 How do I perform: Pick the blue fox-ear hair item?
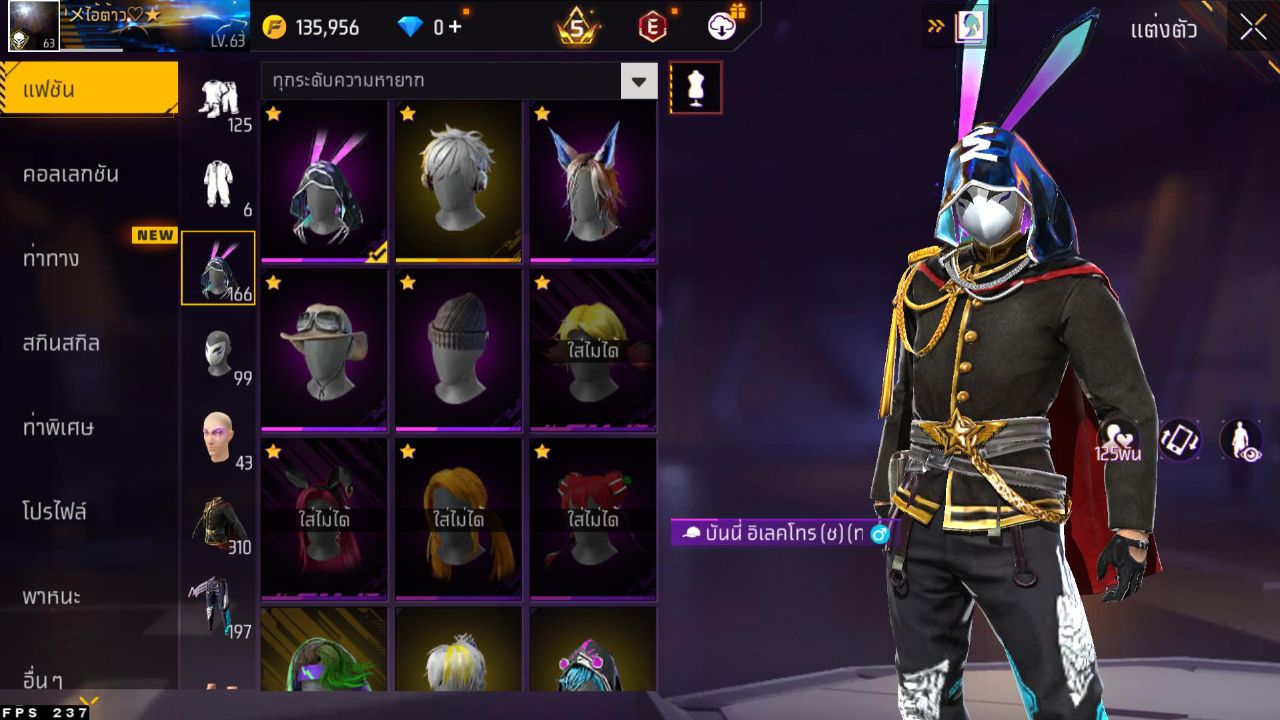[592, 181]
